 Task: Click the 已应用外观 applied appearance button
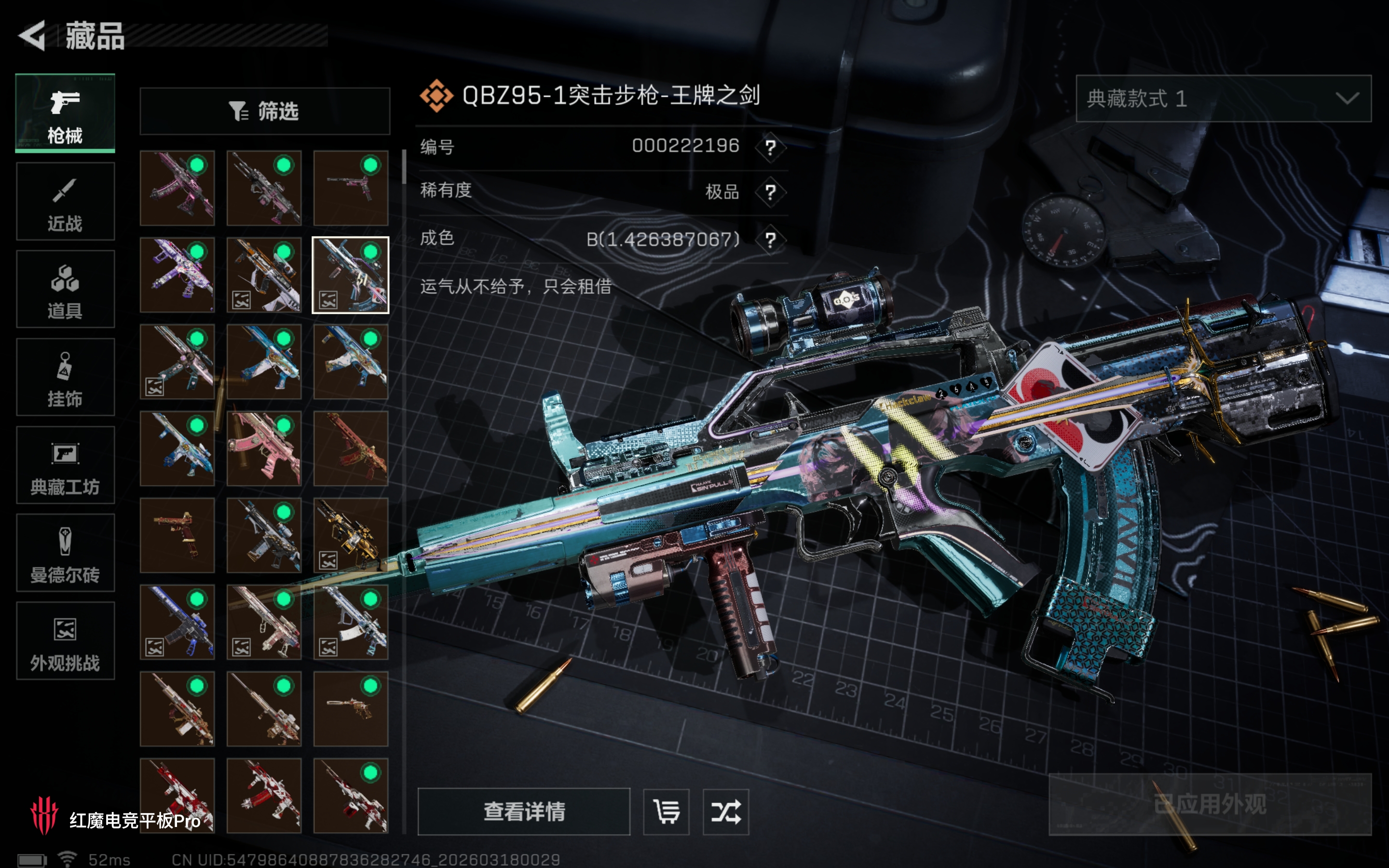pos(1210,804)
